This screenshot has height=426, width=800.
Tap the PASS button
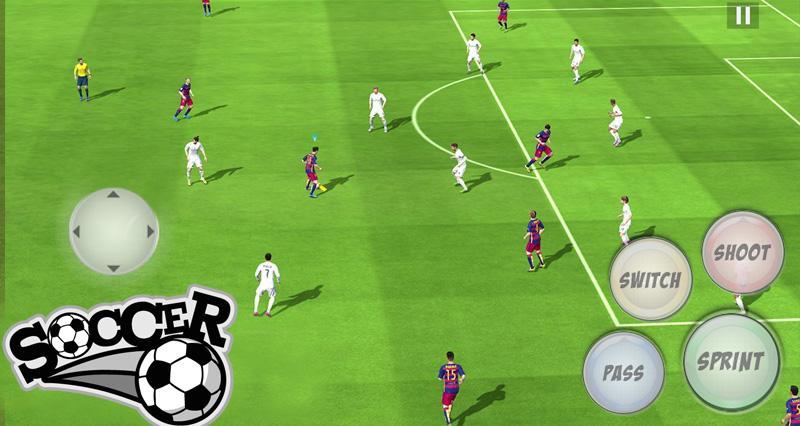click(623, 372)
